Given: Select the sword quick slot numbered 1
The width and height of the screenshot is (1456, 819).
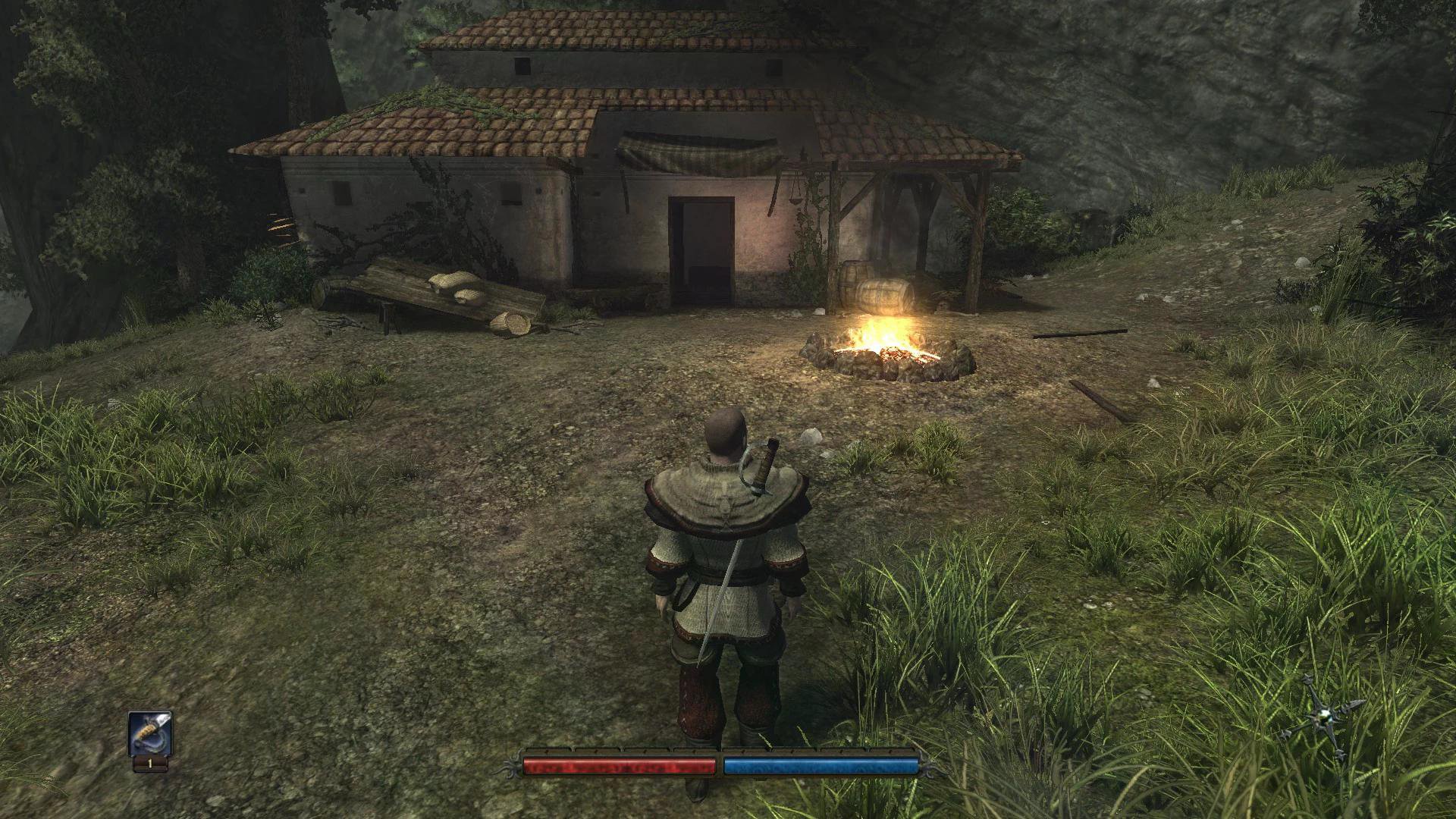Looking at the screenshot, I should [149, 736].
